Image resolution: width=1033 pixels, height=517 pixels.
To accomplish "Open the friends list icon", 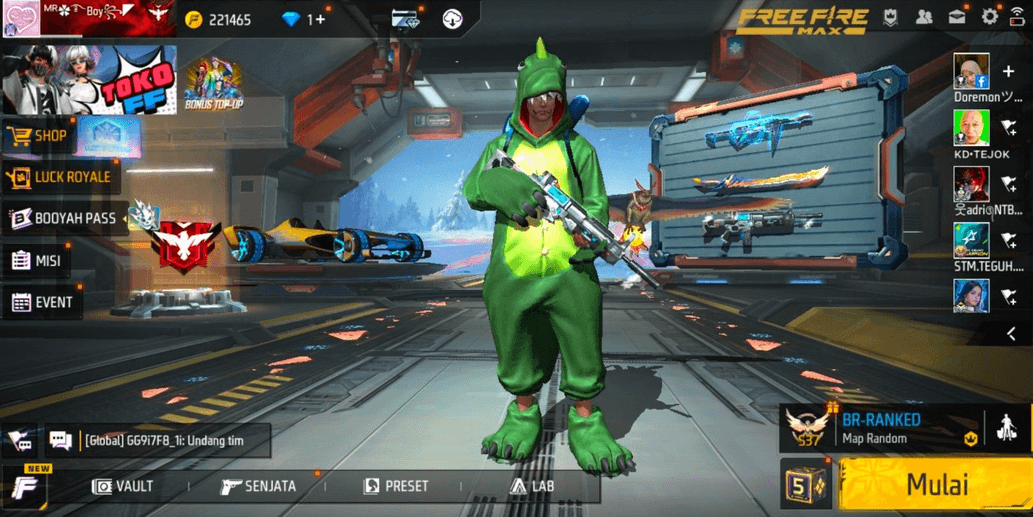I will tap(924, 17).
